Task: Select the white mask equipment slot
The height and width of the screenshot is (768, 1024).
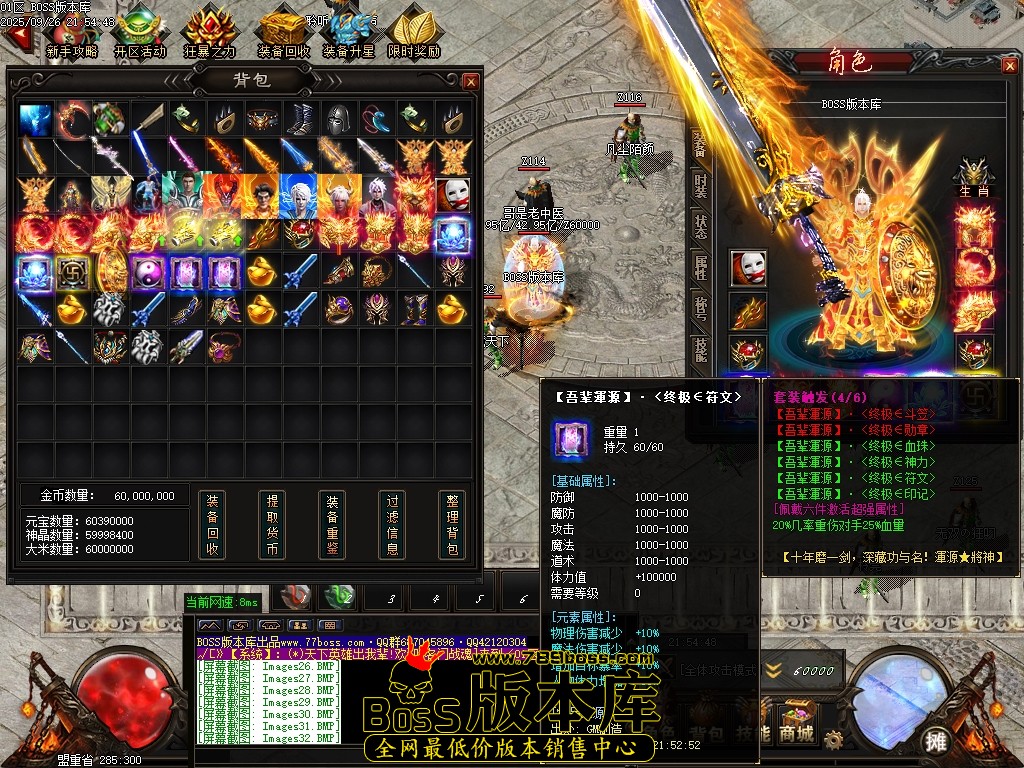Action: click(747, 268)
